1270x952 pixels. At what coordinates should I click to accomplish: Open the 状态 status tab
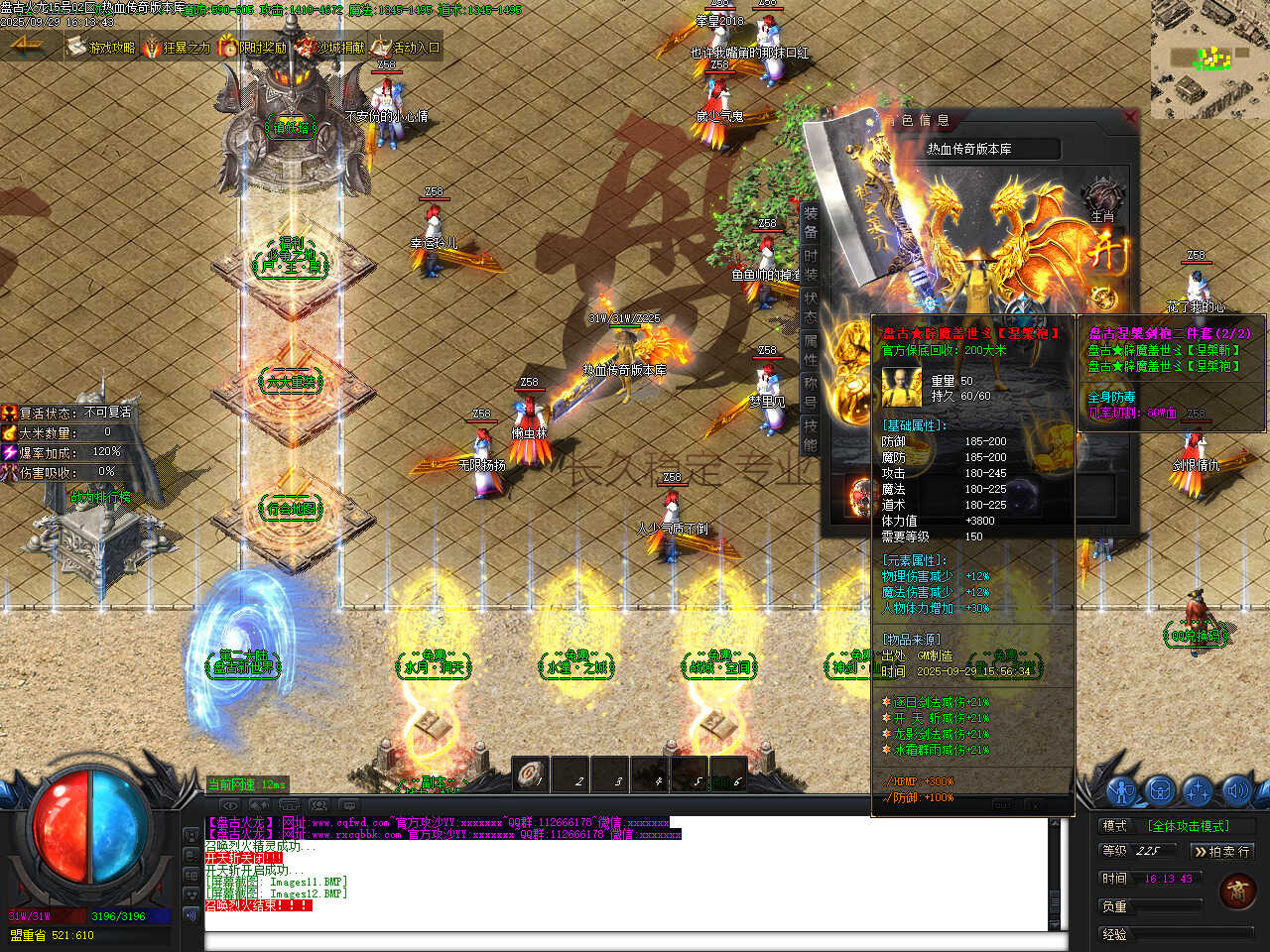click(811, 308)
